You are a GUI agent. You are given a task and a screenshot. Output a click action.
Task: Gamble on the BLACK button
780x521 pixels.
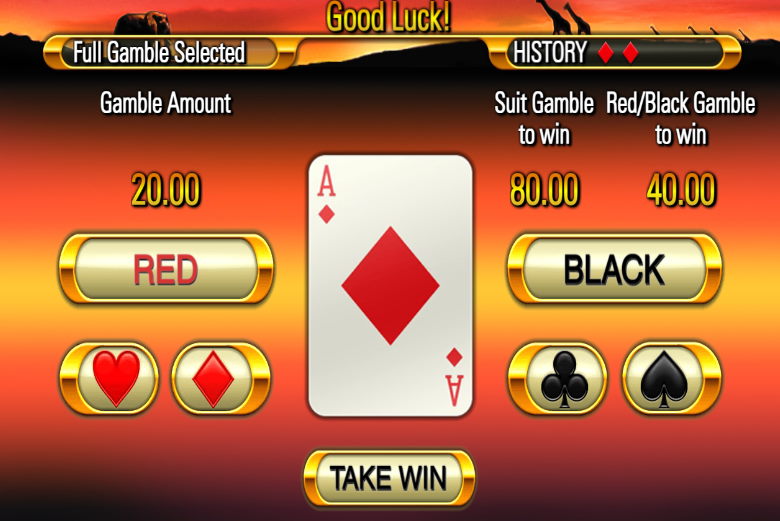point(614,270)
